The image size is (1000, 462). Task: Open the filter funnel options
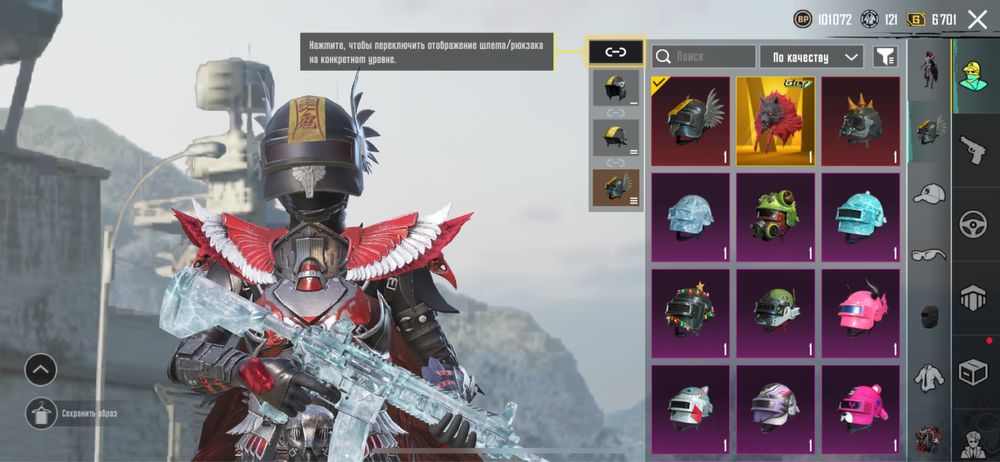pos(884,57)
